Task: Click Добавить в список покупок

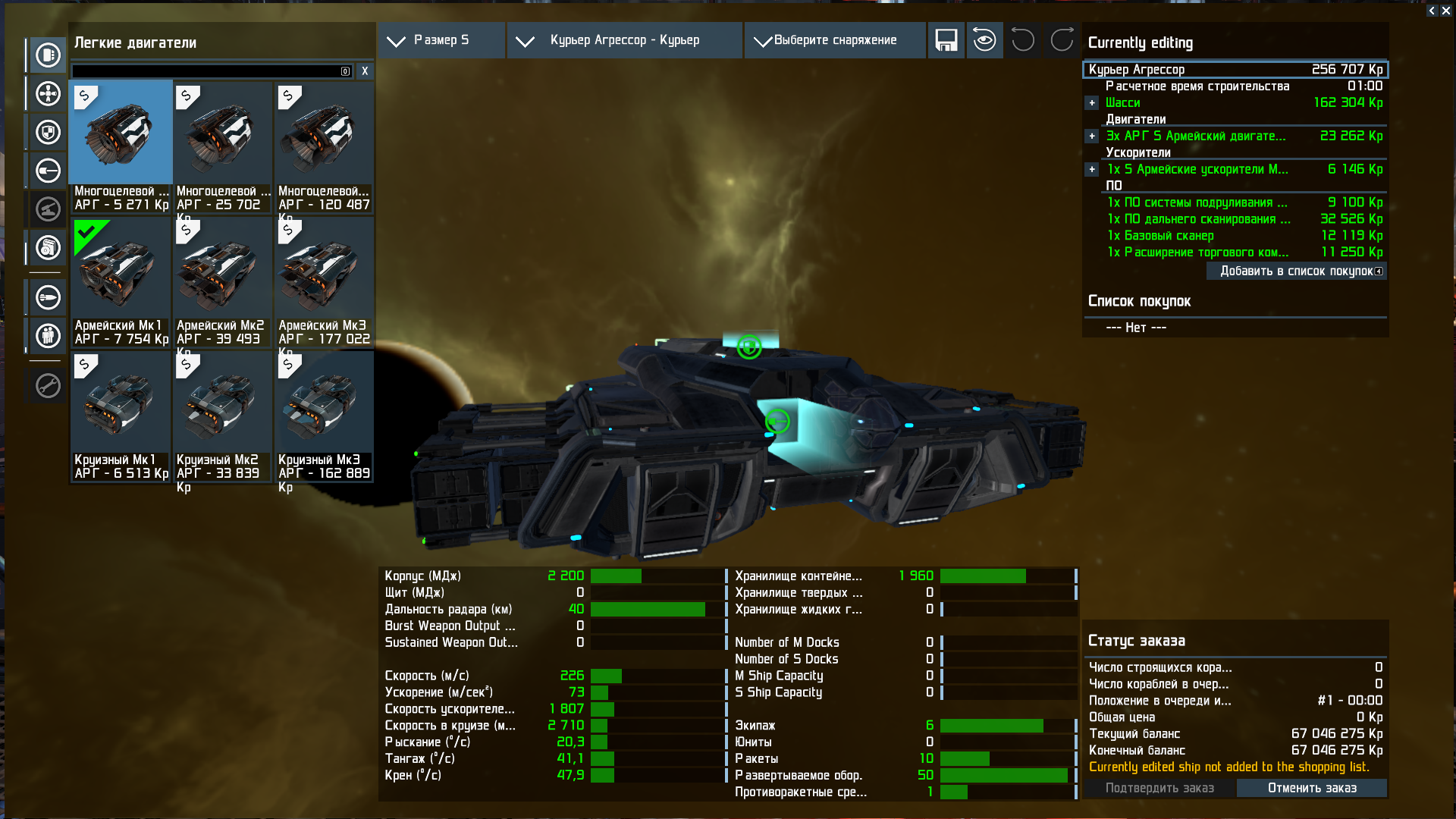Action: (x=1296, y=271)
